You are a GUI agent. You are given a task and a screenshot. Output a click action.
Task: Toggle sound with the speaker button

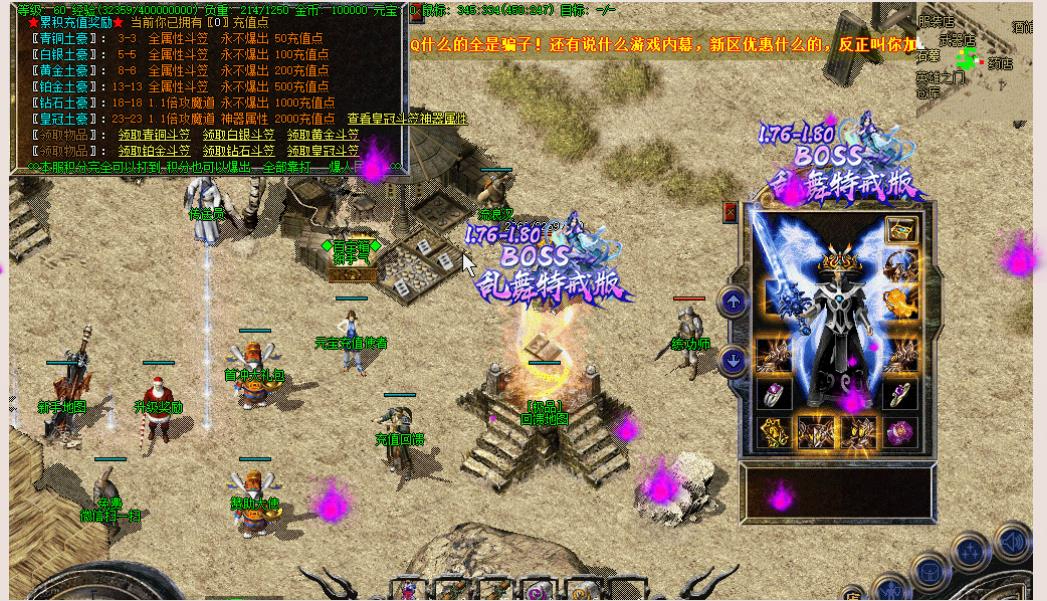pyautogui.click(x=1012, y=541)
